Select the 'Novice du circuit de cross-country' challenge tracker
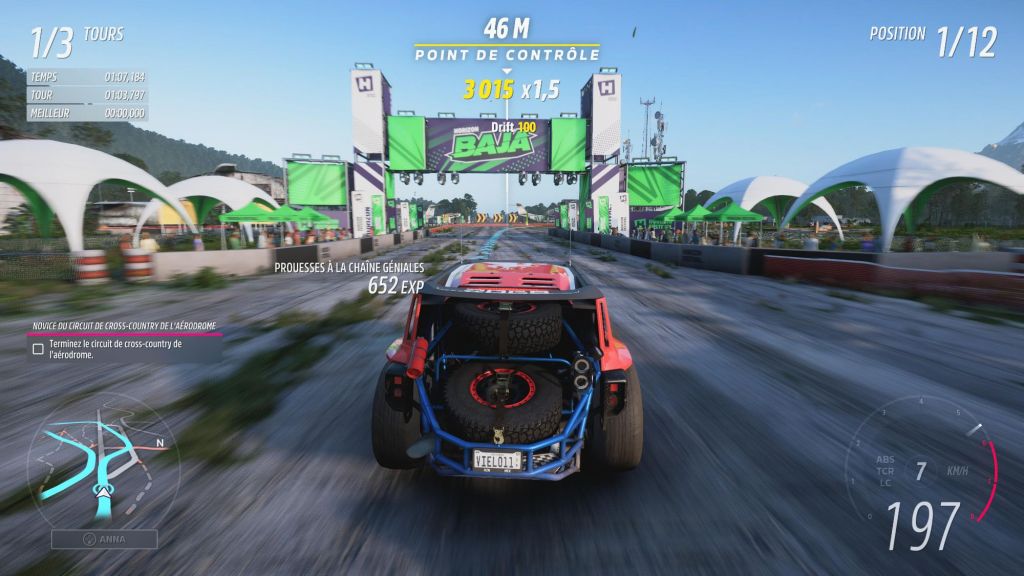Viewport: 1024px width, 576px height. 125,326
